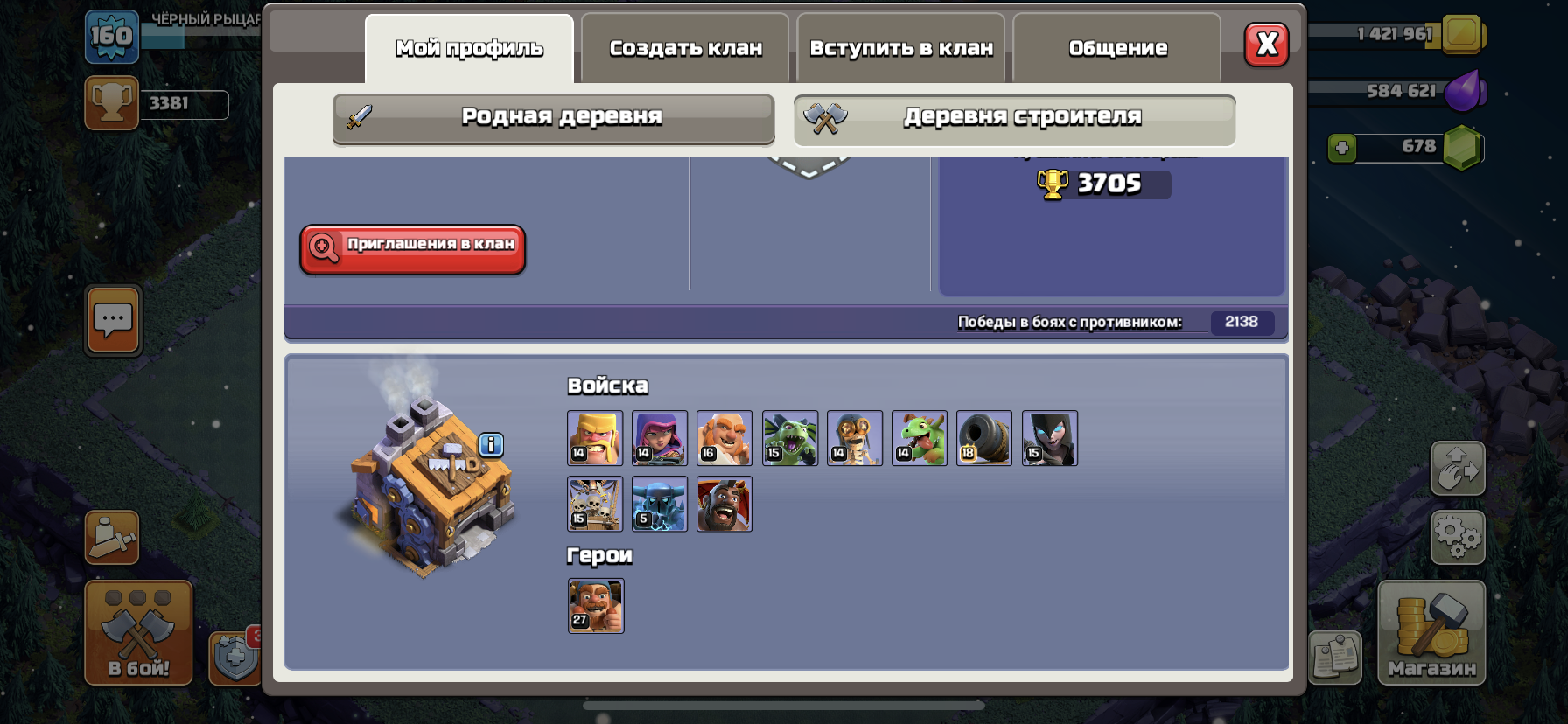1568x724 pixels.
Task: Open the Общение tab
Action: click(x=1117, y=48)
